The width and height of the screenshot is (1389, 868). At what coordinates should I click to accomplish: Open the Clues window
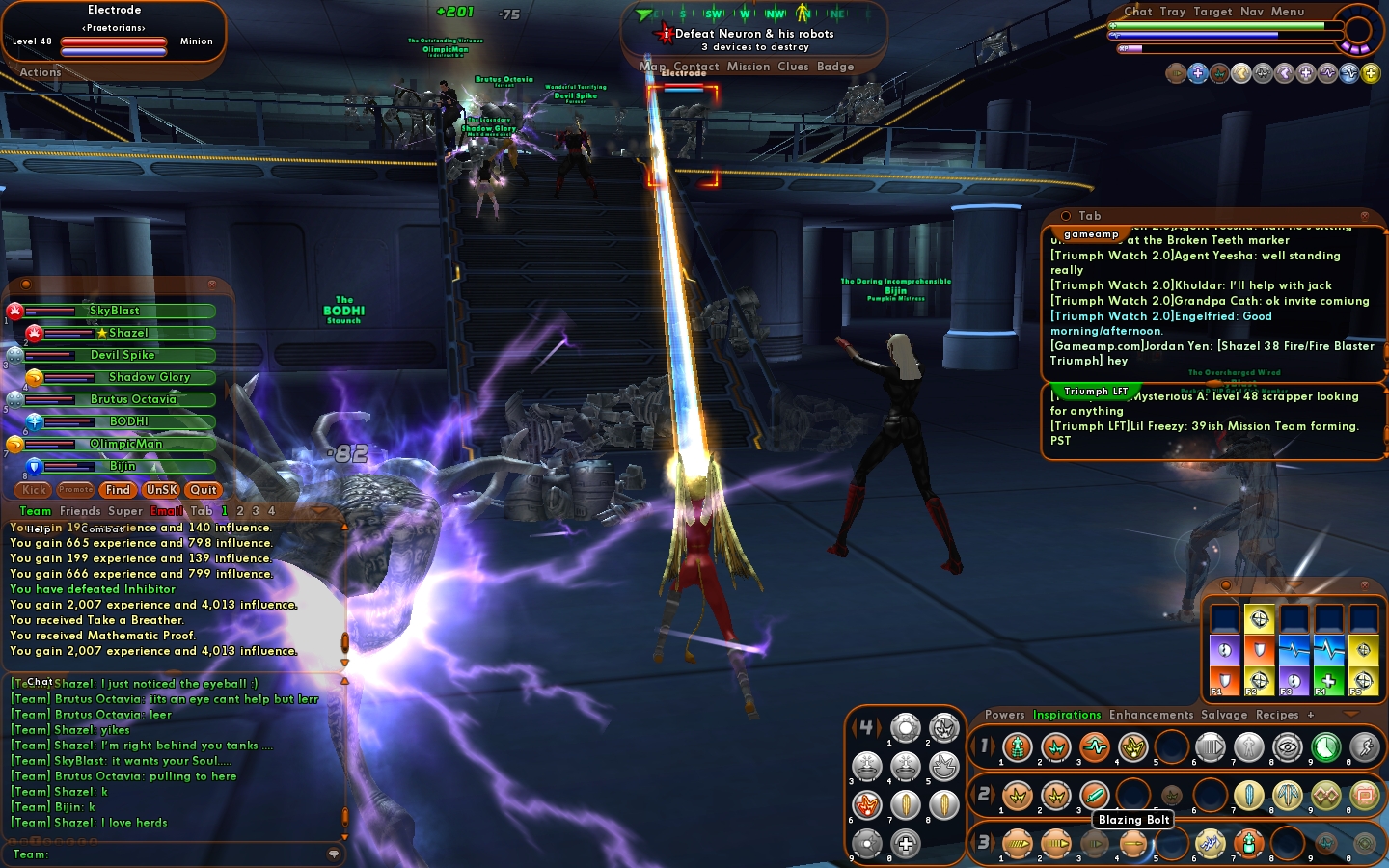coord(793,67)
